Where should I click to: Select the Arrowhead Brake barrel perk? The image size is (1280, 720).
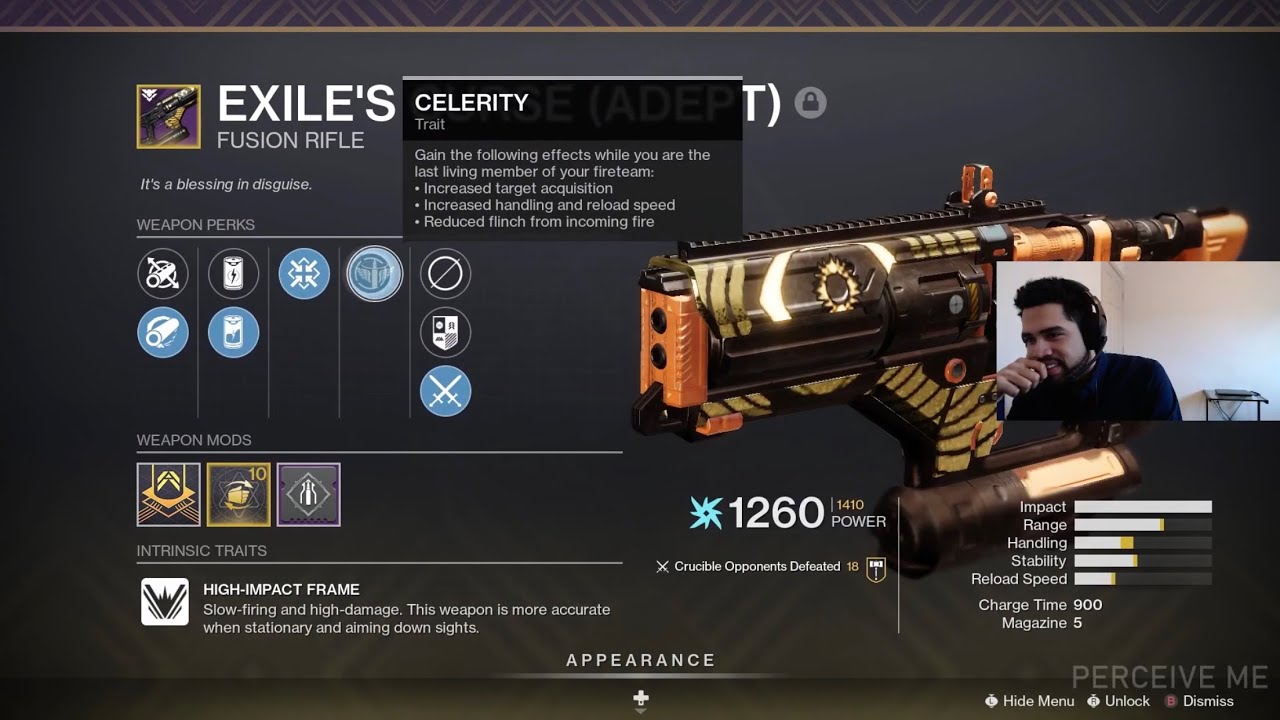pyautogui.click(x=163, y=274)
